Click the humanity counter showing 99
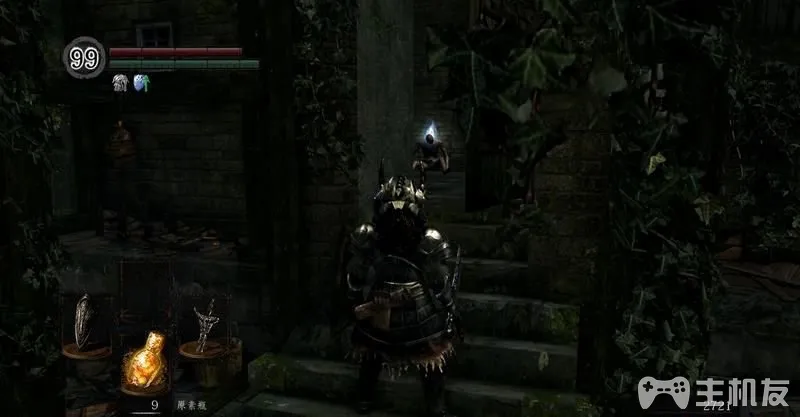This screenshot has width=800, height=417. (x=85, y=59)
